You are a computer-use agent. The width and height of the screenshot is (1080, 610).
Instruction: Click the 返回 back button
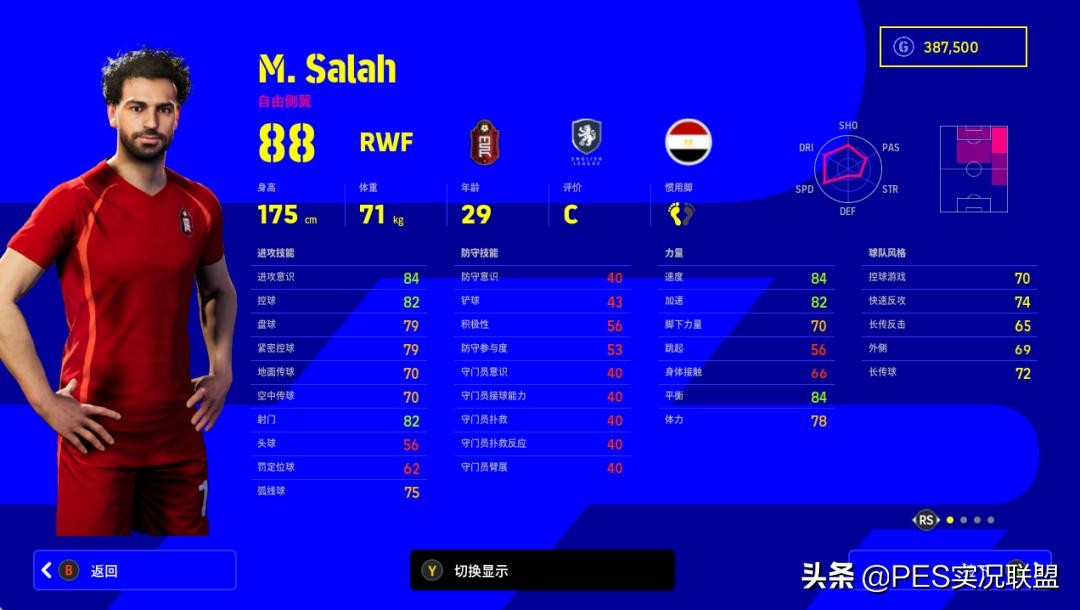pos(135,570)
